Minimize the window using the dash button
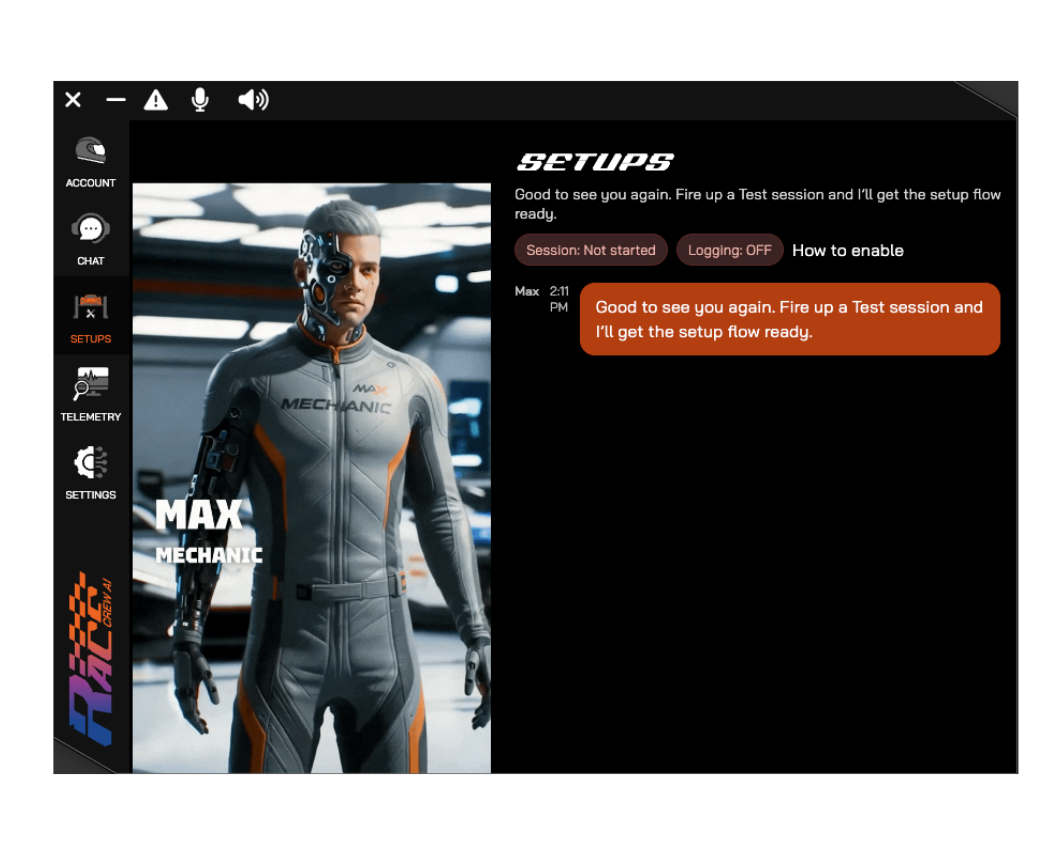The image size is (1063, 862). 116,99
